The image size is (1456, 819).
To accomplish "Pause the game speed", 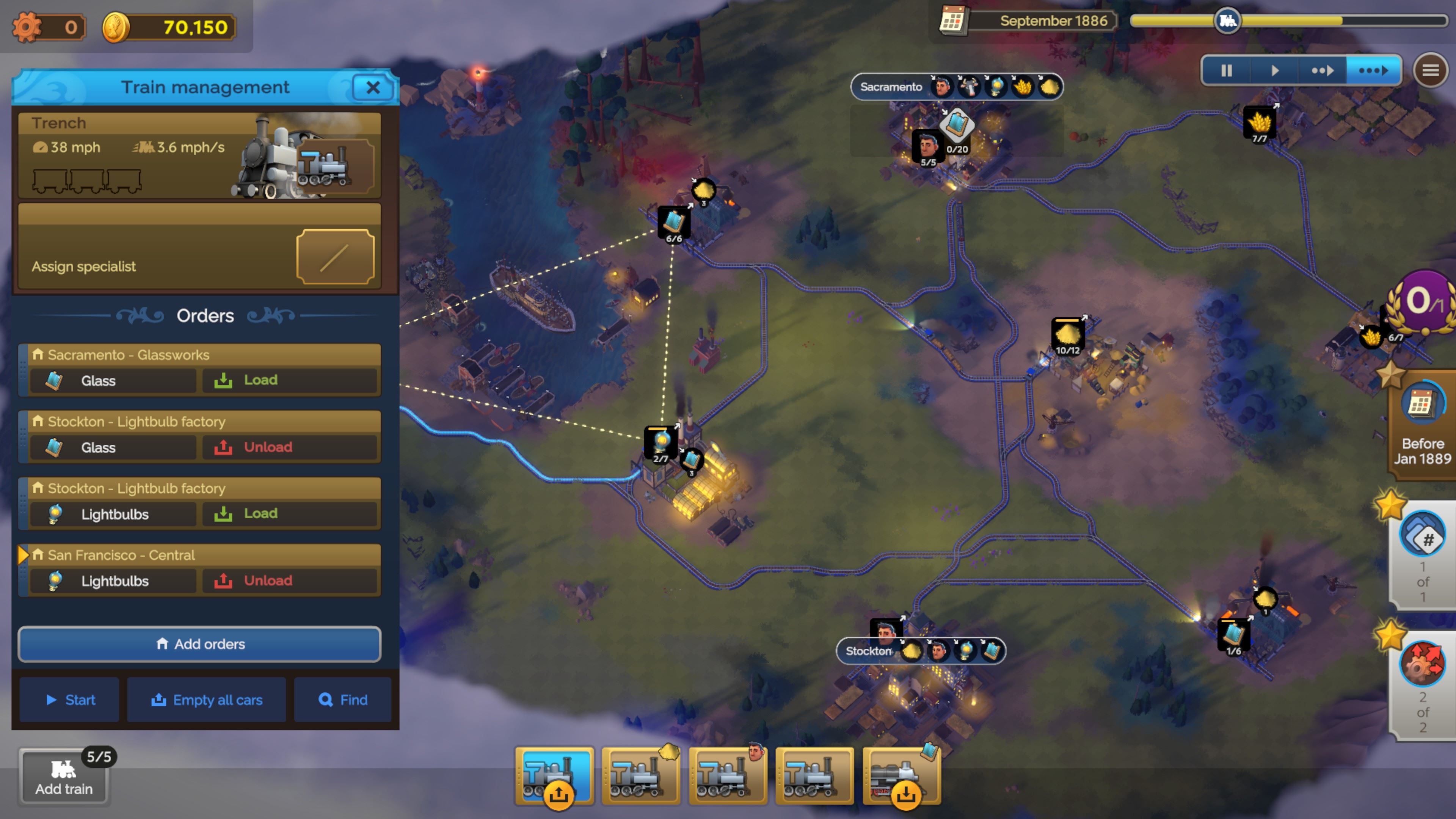I will 1226,71.
